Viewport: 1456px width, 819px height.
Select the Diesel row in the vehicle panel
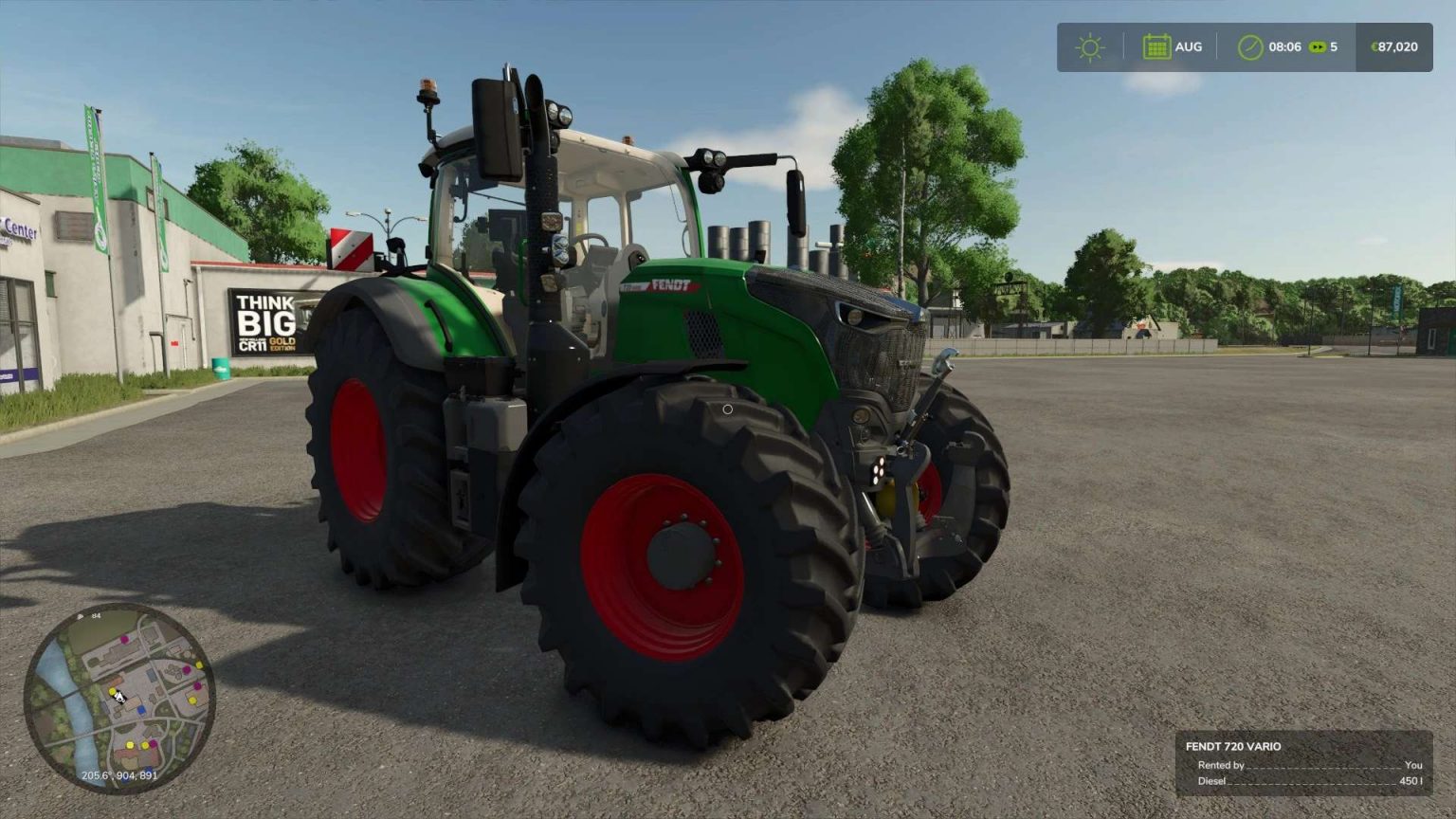click(1213, 780)
